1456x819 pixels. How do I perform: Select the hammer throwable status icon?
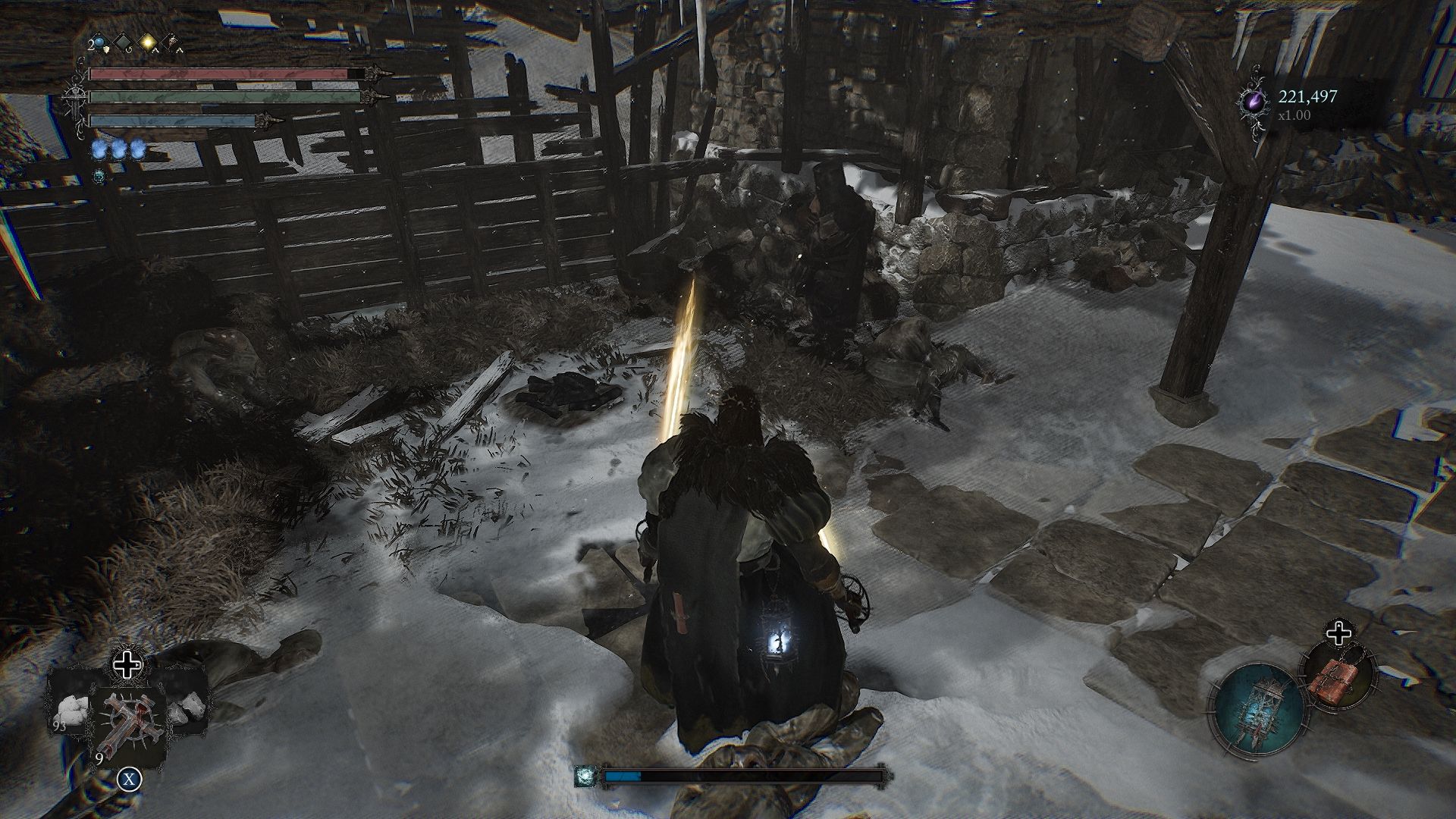tap(174, 40)
